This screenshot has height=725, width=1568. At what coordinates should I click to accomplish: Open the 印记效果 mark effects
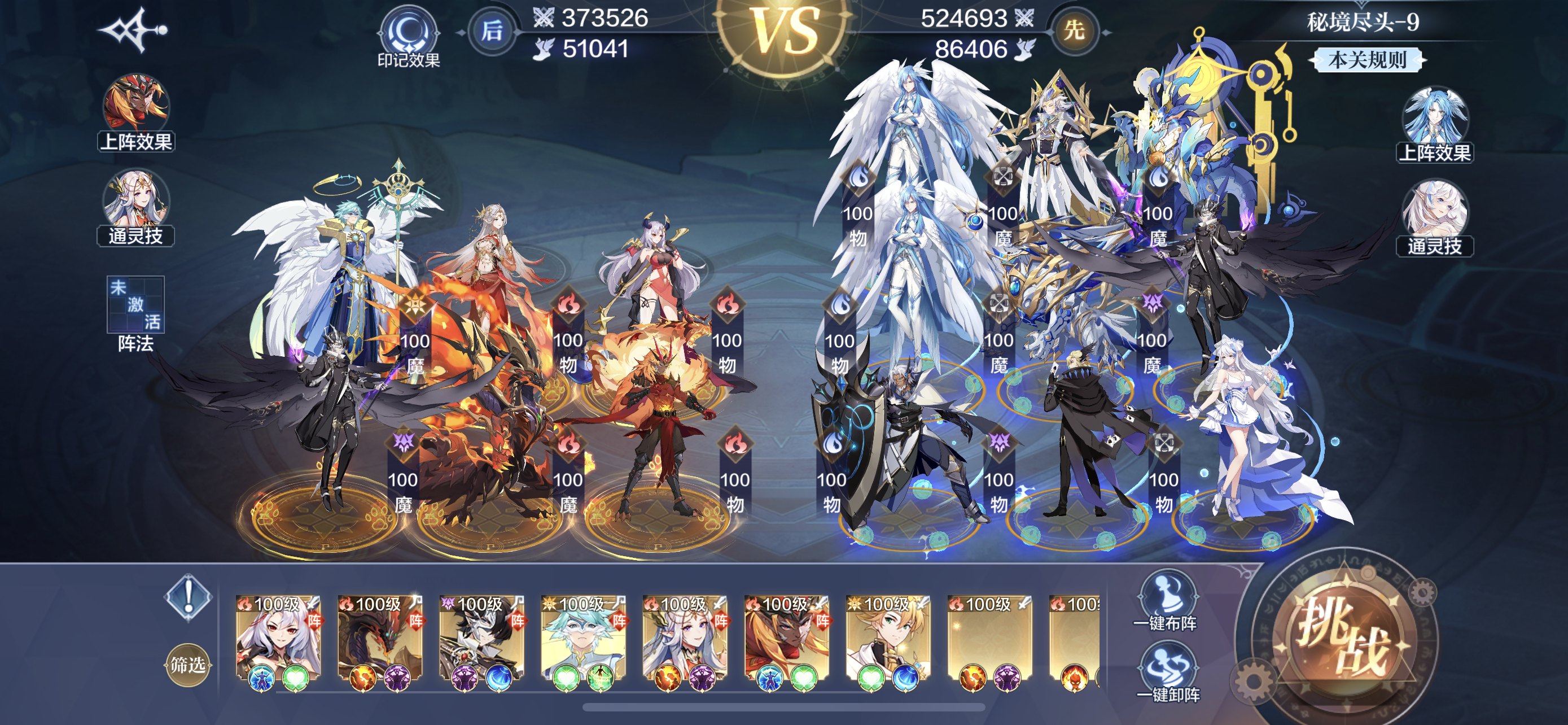409,38
